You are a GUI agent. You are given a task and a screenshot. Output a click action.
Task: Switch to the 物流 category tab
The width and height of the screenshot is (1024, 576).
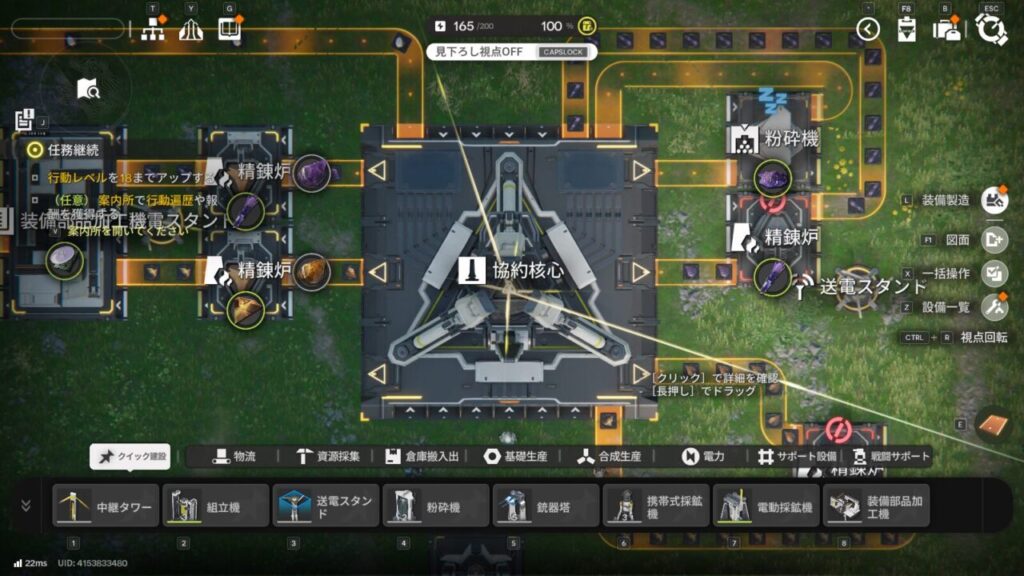234,456
